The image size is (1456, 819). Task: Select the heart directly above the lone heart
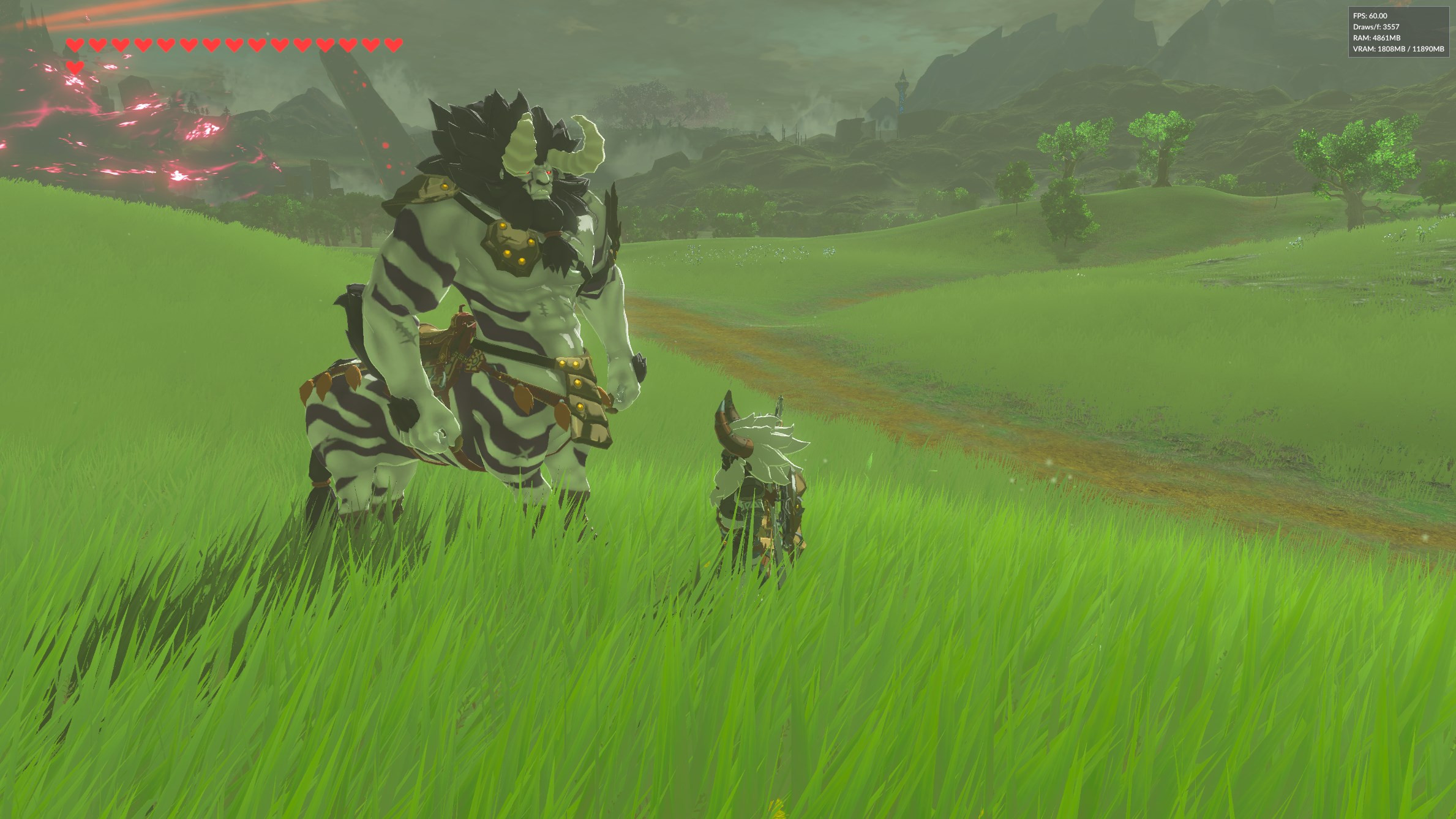point(75,45)
